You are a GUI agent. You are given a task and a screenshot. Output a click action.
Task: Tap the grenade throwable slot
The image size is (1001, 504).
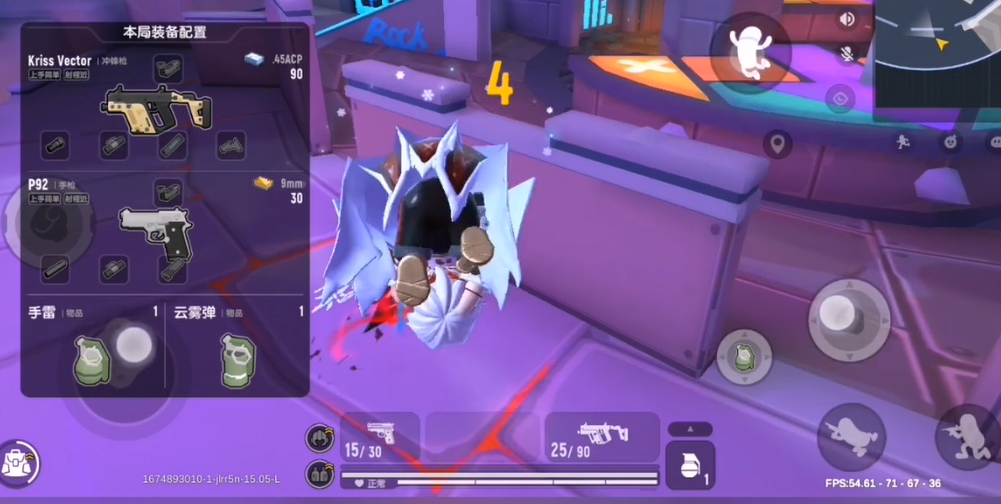690,465
